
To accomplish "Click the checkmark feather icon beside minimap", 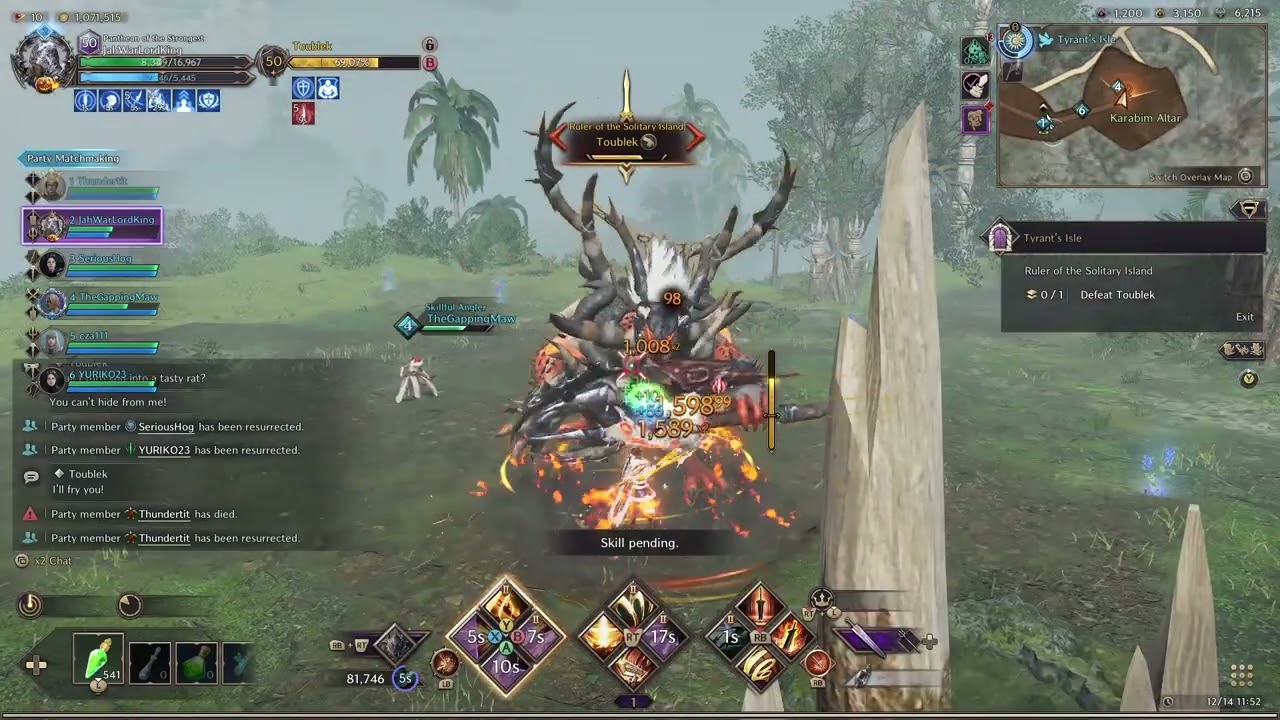I will 976,85.
